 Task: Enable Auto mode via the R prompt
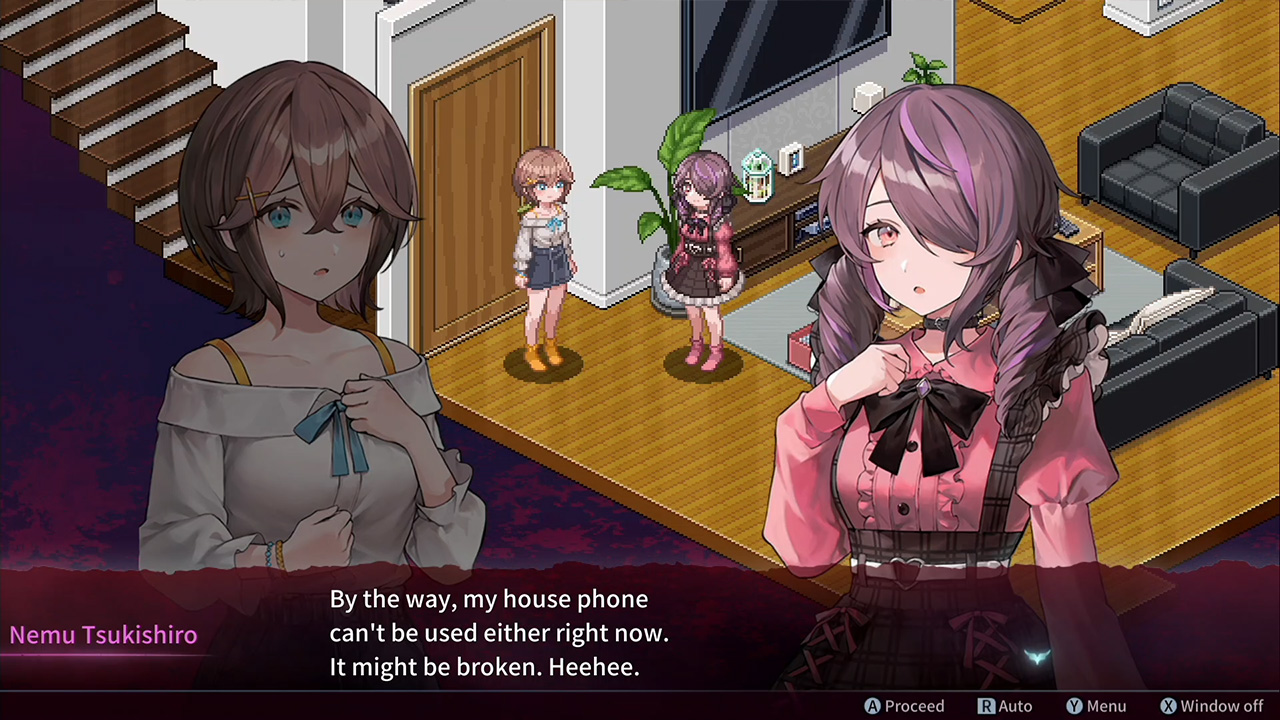pyautogui.click(x=1009, y=706)
